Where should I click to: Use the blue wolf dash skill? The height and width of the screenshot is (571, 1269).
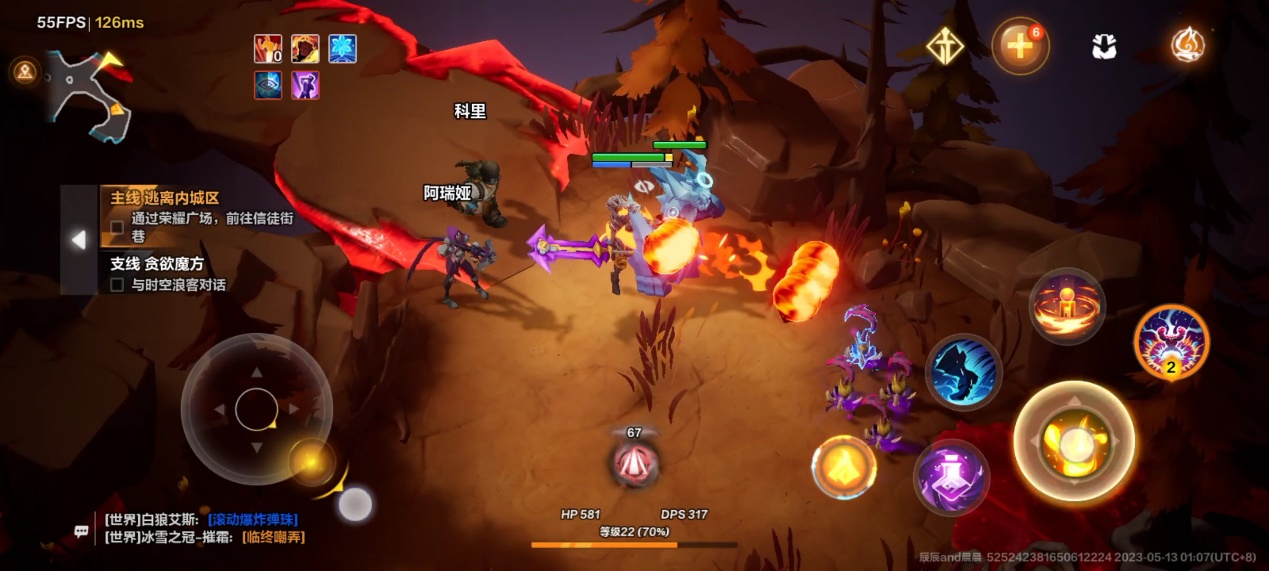(963, 372)
